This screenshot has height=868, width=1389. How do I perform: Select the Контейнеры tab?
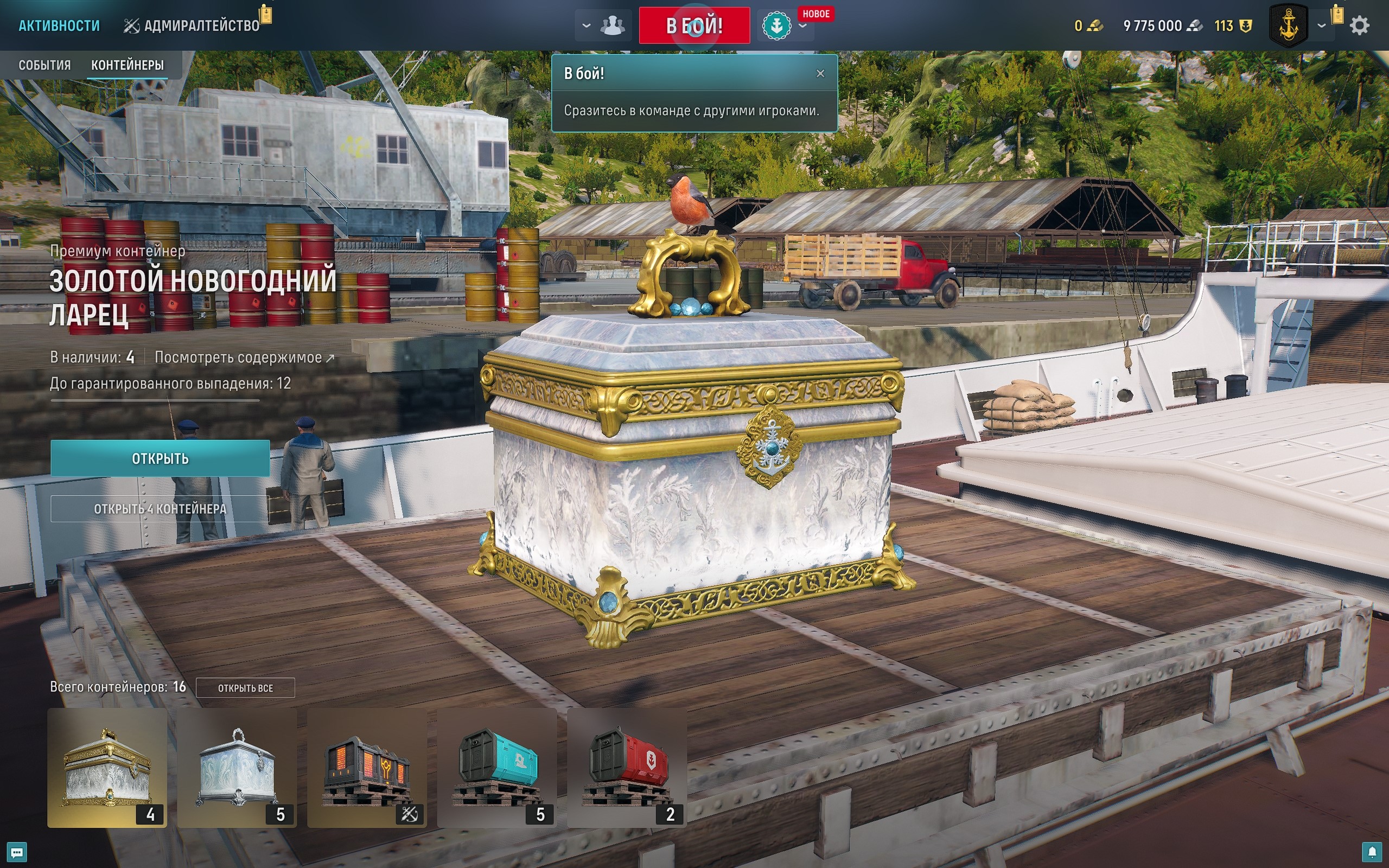coord(128,65)
